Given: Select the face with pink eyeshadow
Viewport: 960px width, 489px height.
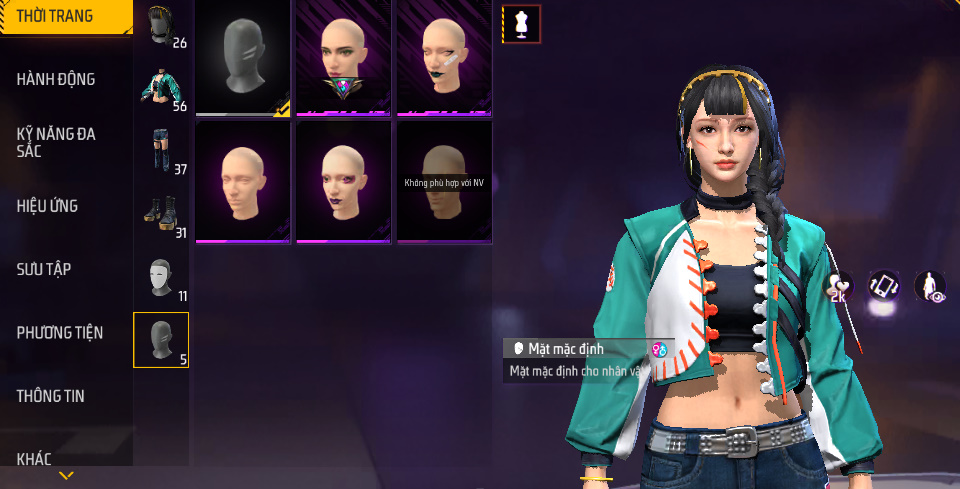Looking at the screenshot, I should coord(343,181).
